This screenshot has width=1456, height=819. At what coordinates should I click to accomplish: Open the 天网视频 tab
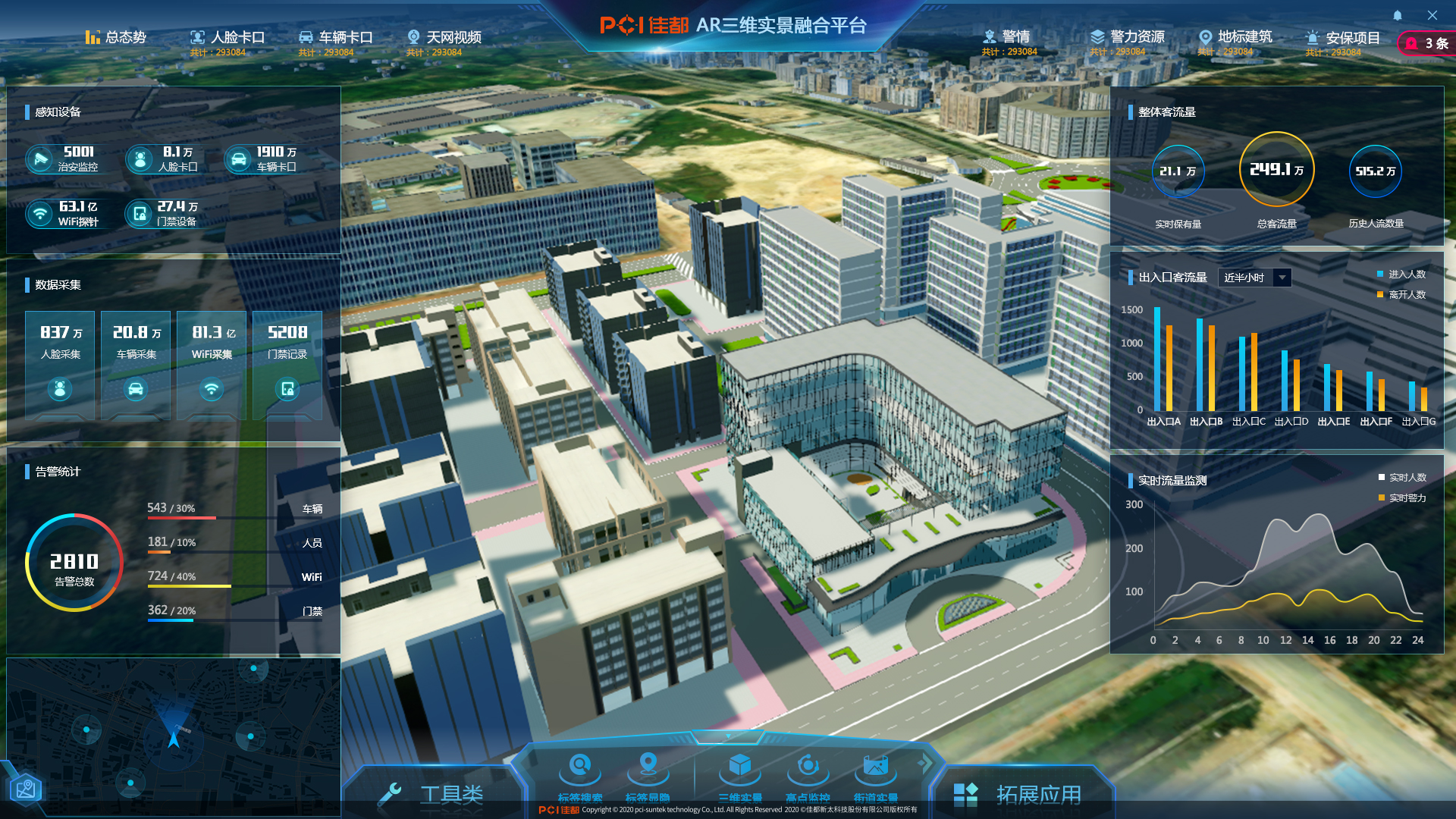[444, 37]
